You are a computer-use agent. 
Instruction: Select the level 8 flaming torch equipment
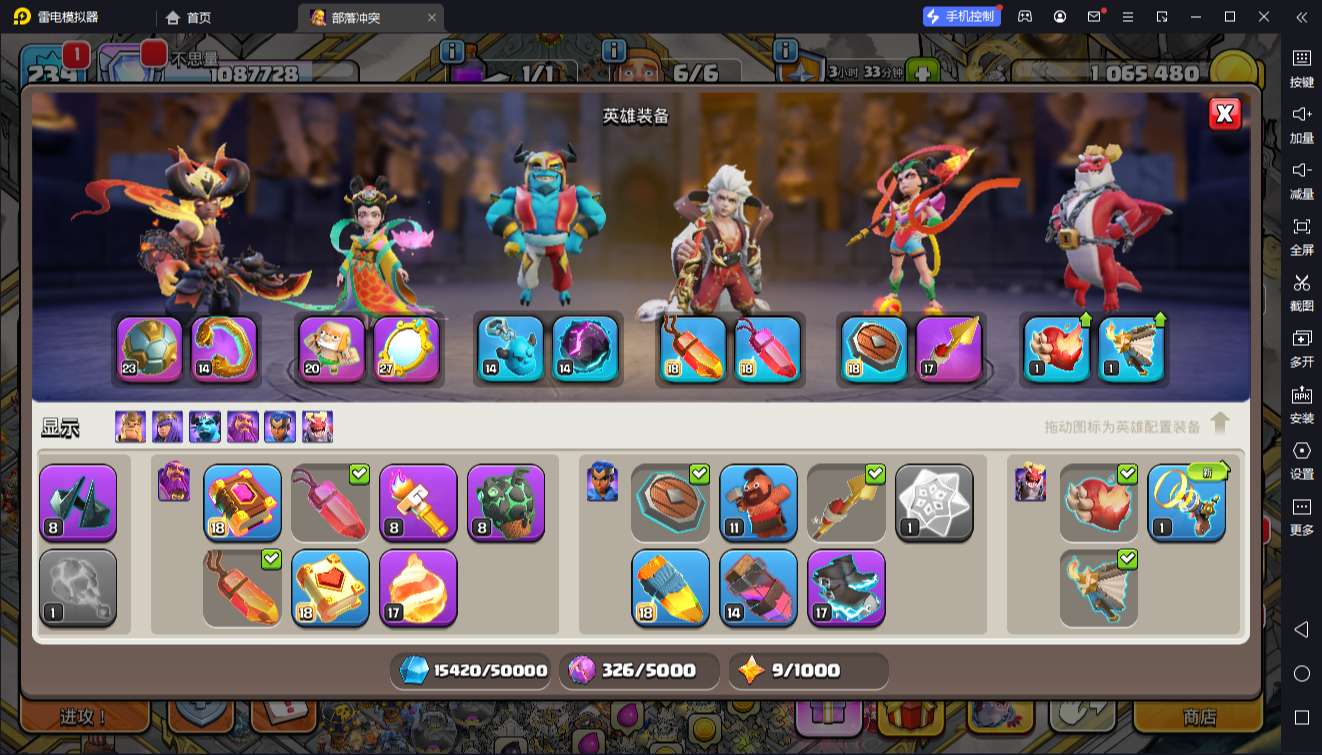tap(418, 502)
